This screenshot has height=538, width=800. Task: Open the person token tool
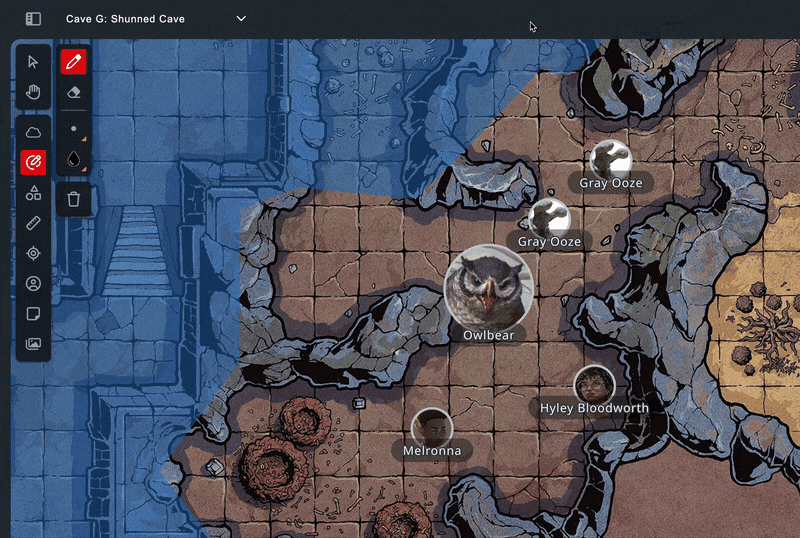[33, 283]
